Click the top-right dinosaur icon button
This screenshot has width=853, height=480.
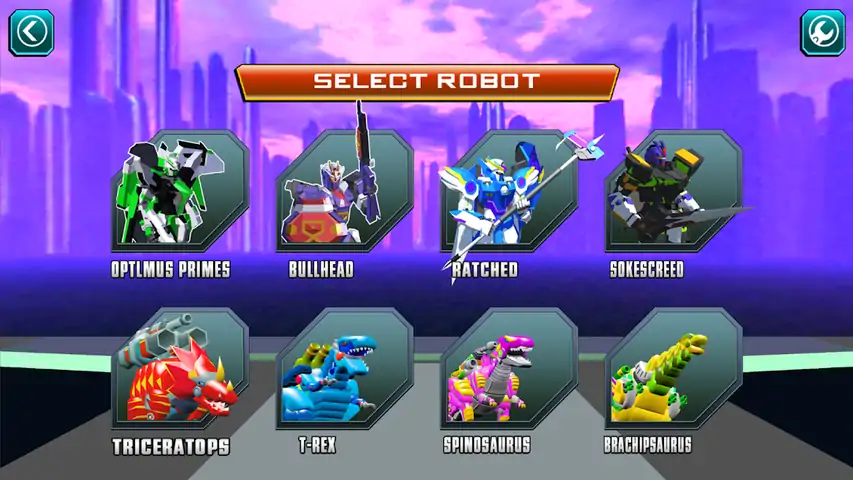[822, 32]
